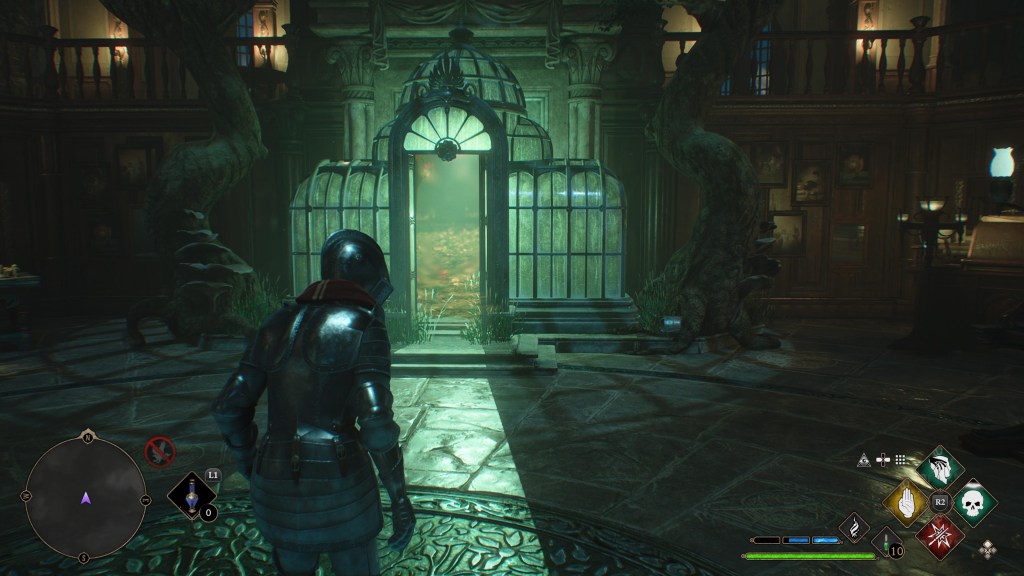Screen dimensions: 1024x576
Task: Trigger the ancient magic flame icon
Action: tap(856, 526)
